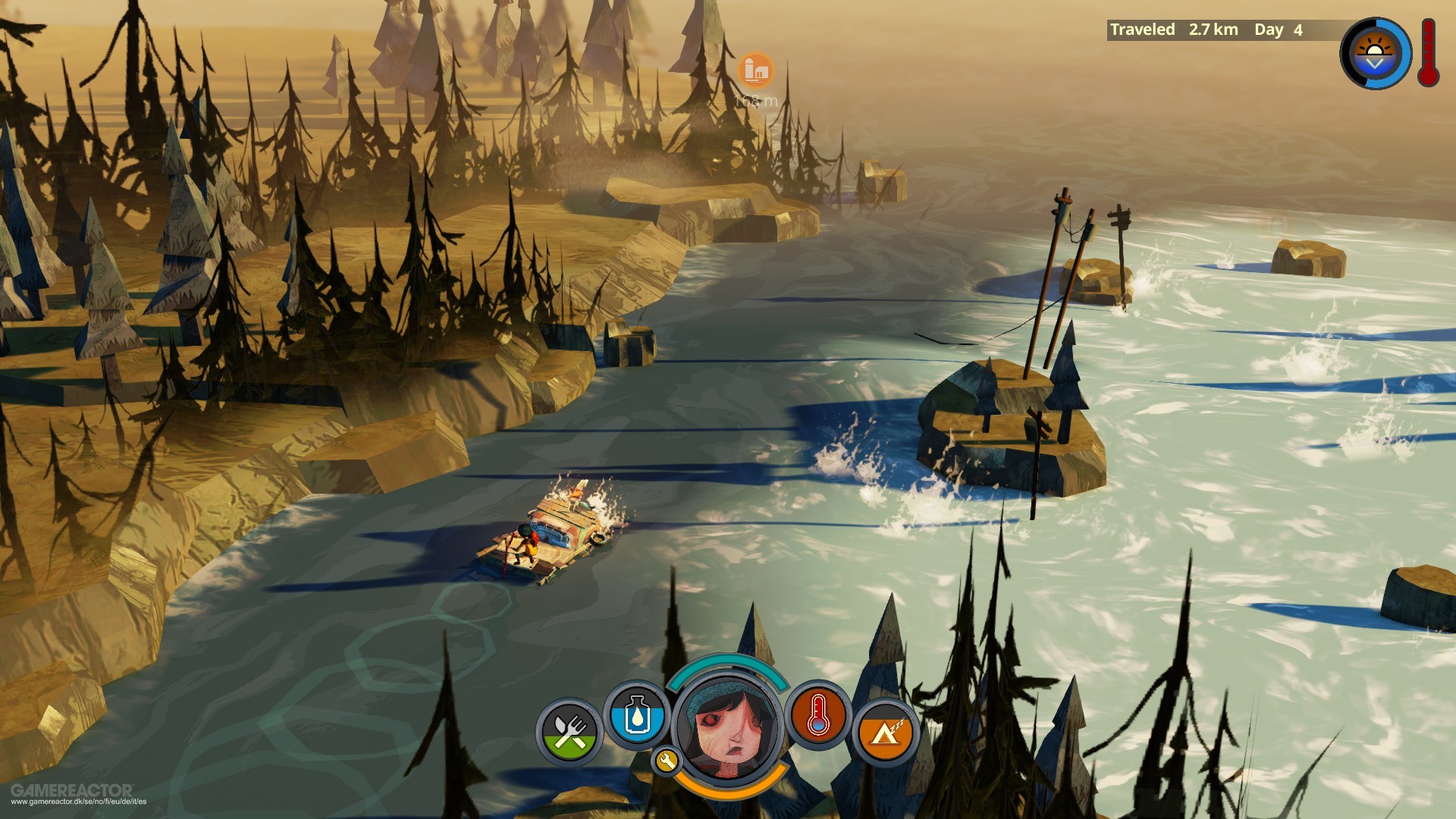Select the thirst water bottle icon

636,714
